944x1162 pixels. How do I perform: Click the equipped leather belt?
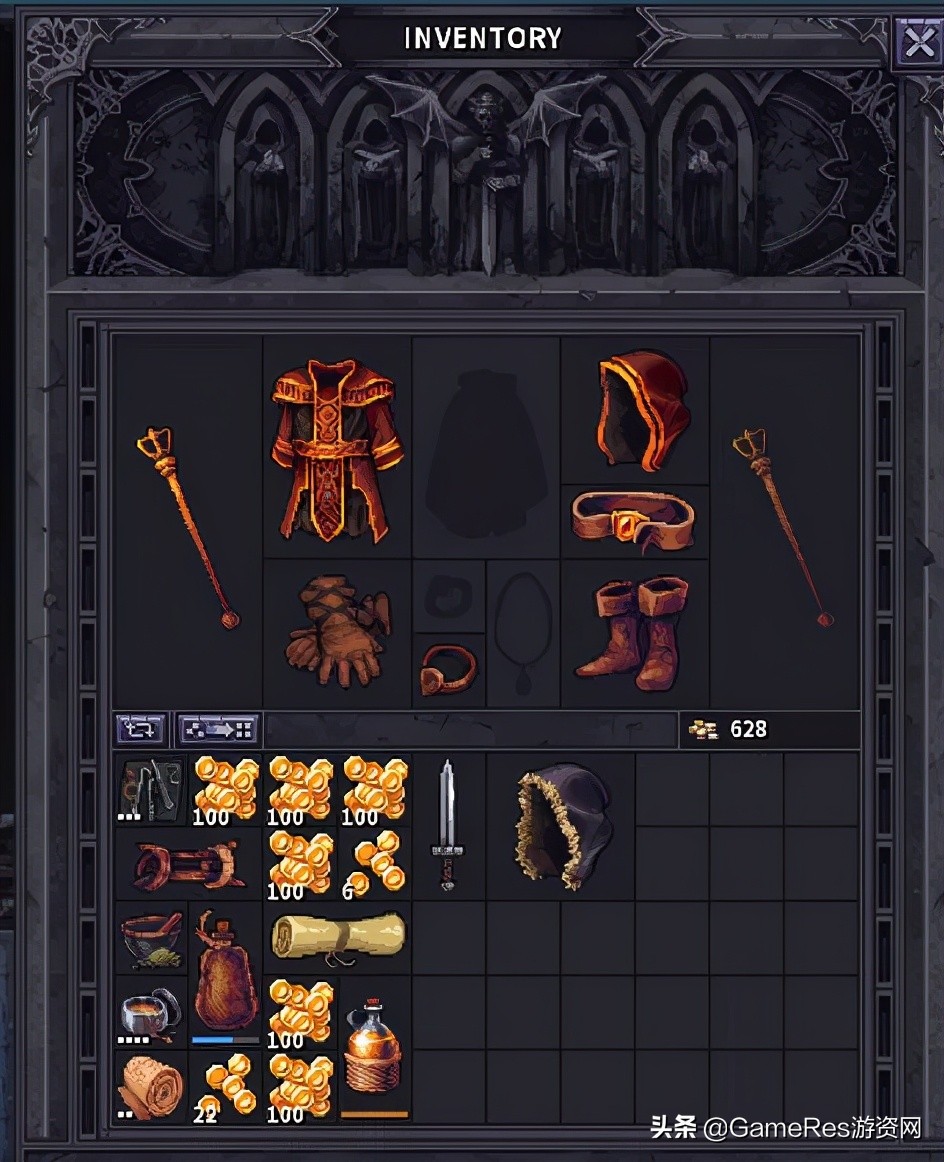pyautogui.click(x=633, y=520)
